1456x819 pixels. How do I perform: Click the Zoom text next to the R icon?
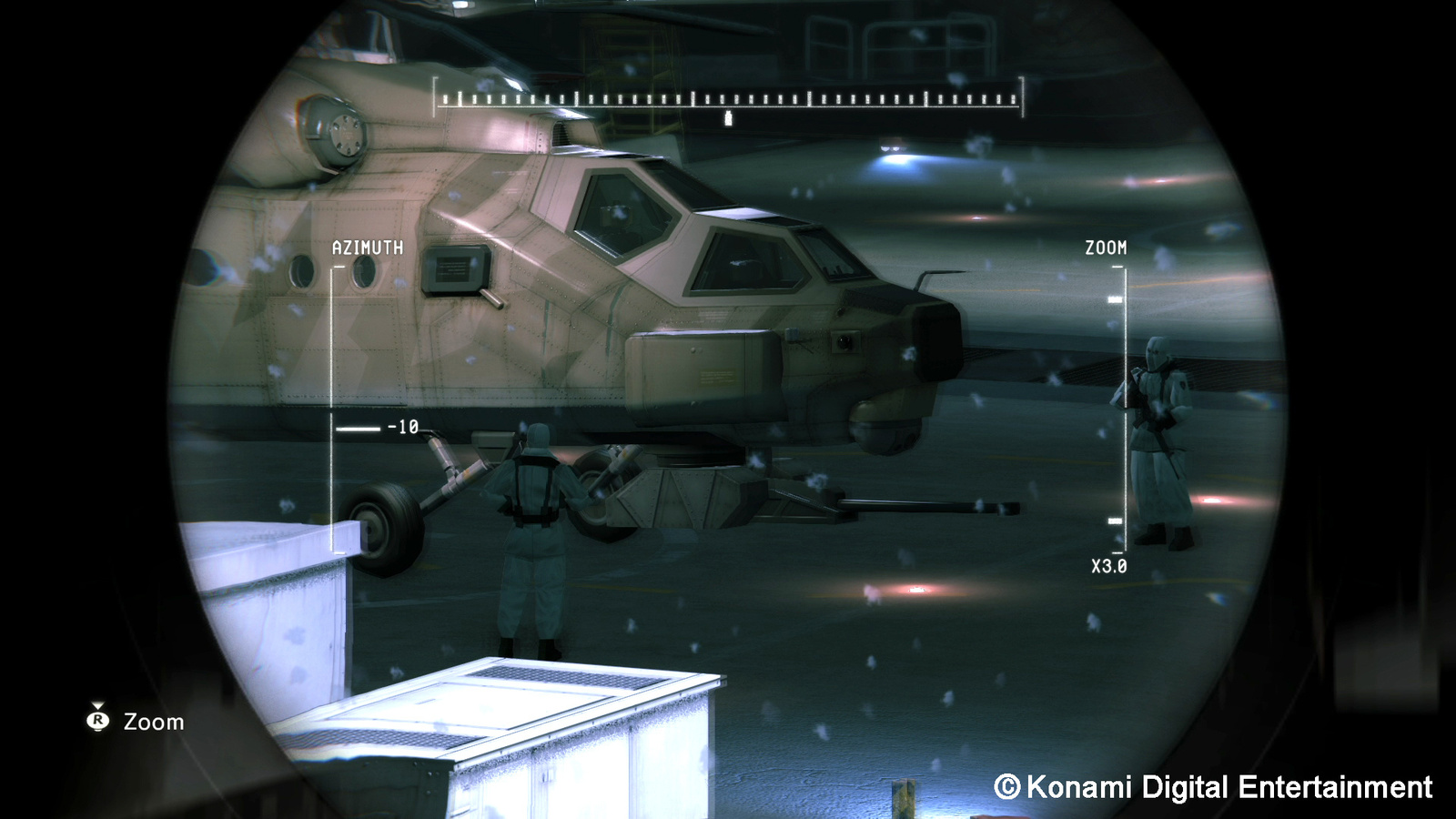[154, 722]
